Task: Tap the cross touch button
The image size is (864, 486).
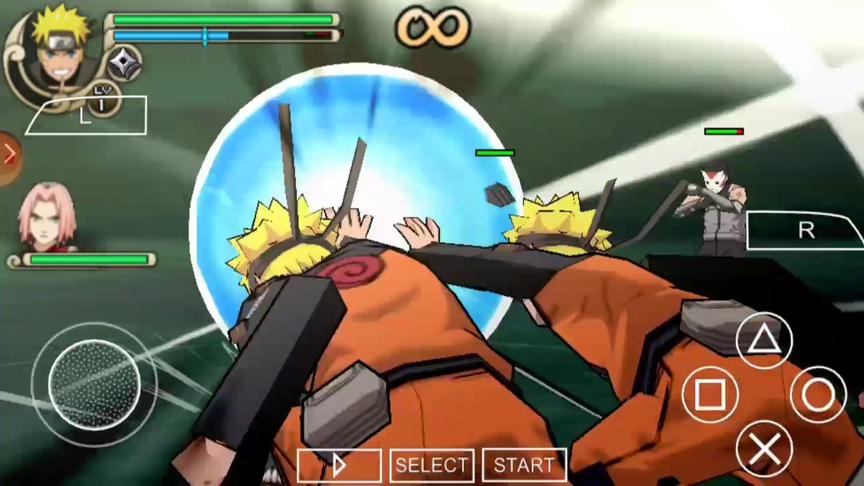Action: pyautogui.click(x=764, y=449)
